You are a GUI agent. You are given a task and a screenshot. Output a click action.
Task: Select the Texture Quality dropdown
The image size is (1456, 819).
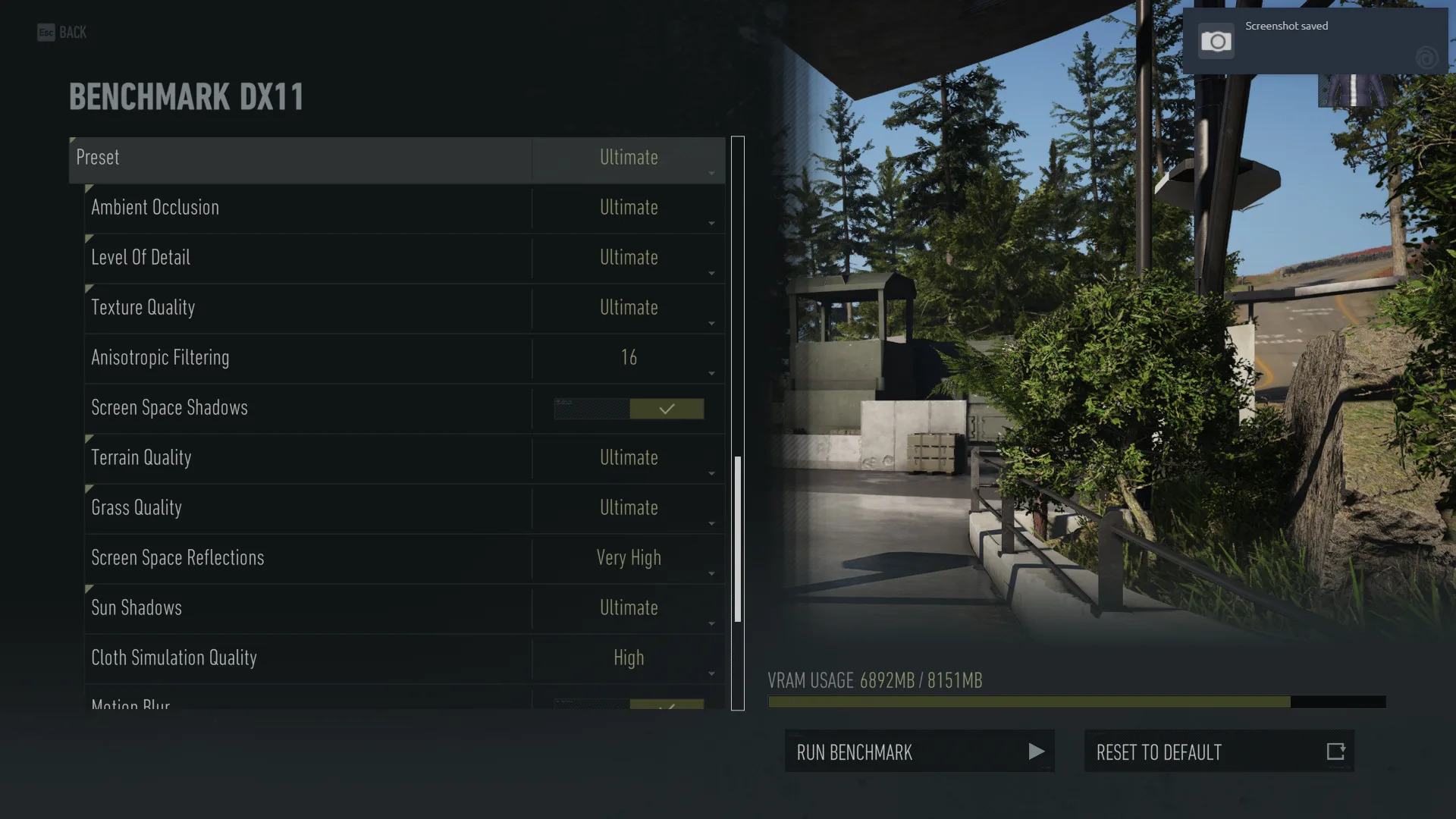point(629,309)
